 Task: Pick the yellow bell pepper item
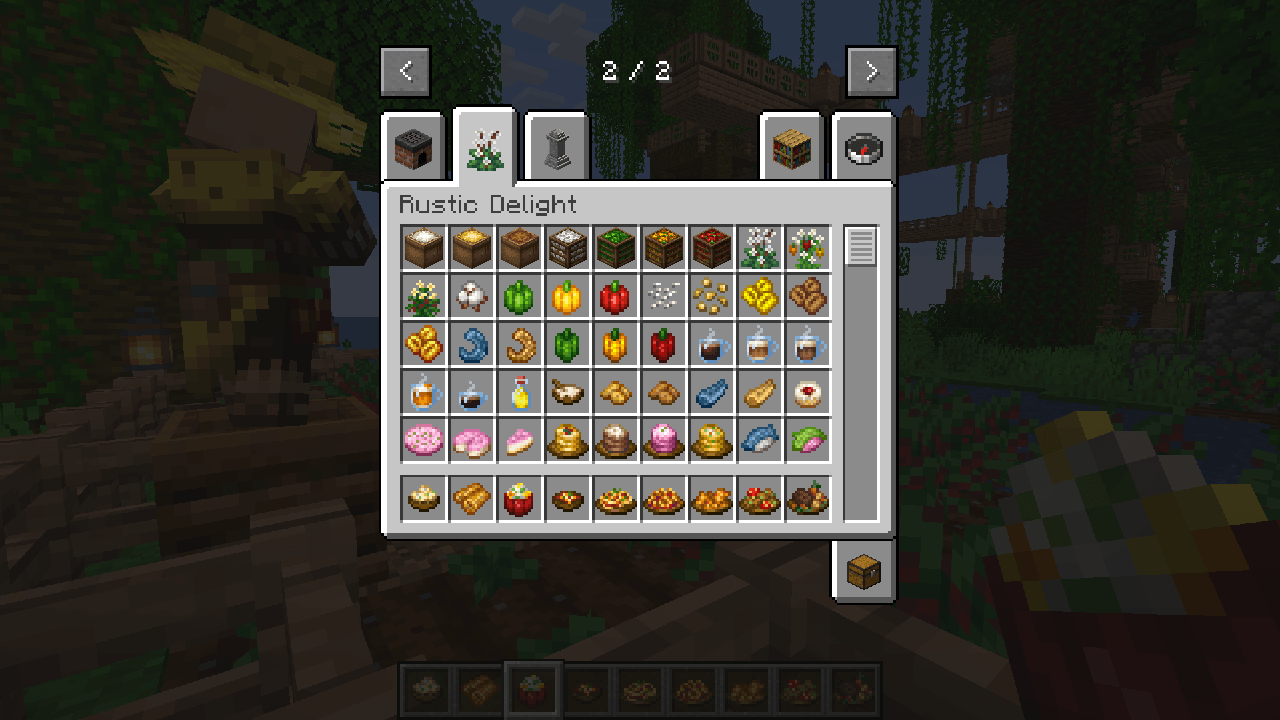(x=567, y=296)
